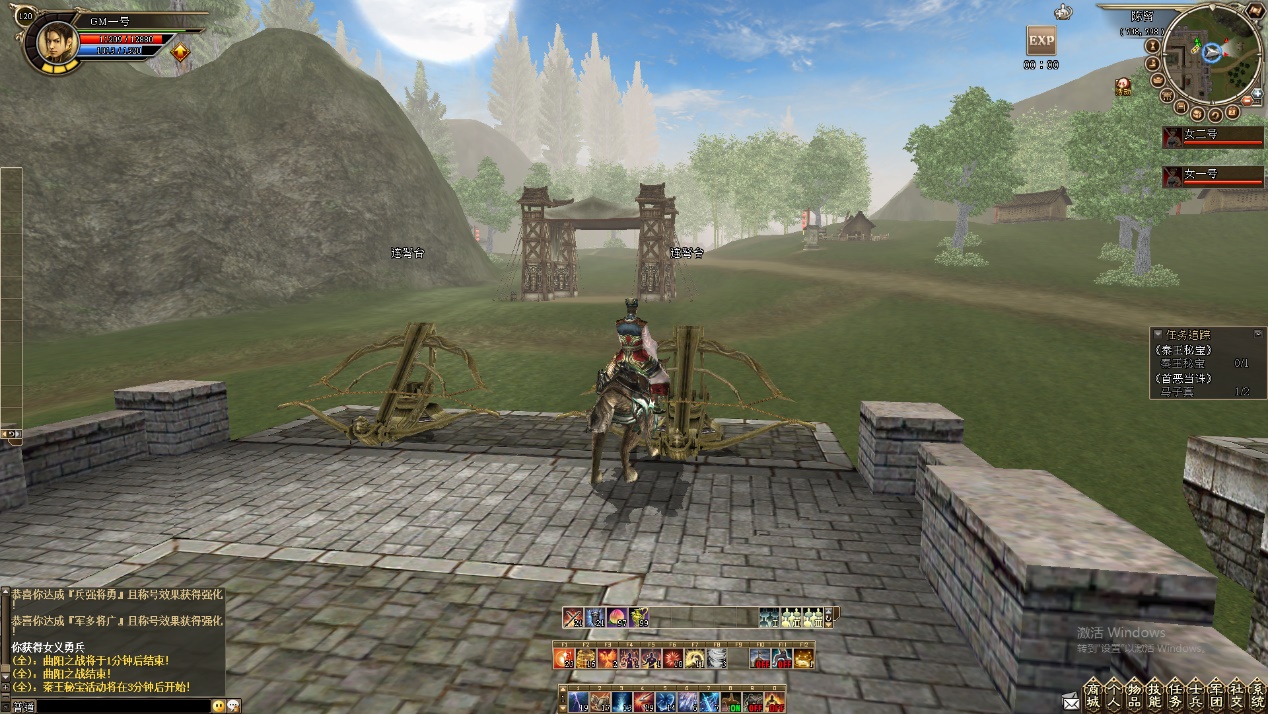Open the 任务 quest menu
The width and height of the screenshot is (1268, 714).
1175,695
